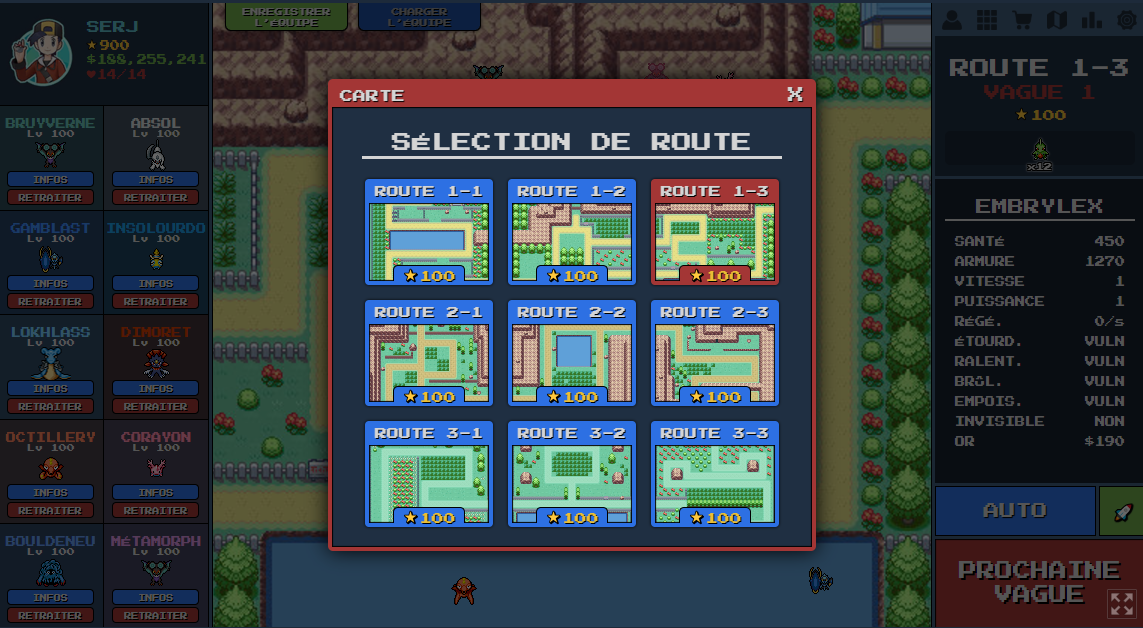Viewport: 1143px width, 628px height.
Task: Choose Route 2-2 map tile
Action: click(571, 353)
